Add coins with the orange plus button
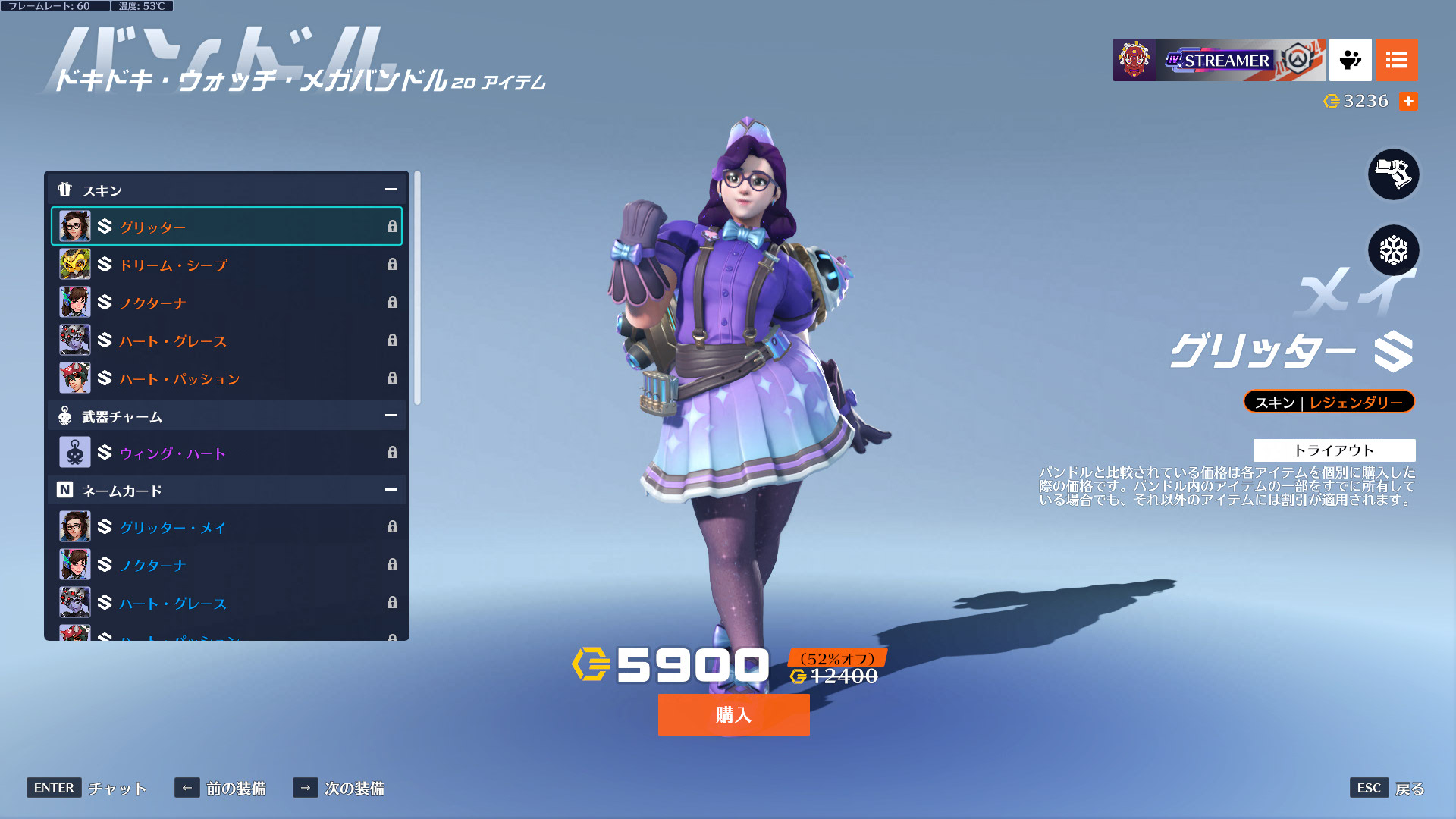Screen dimensions: 1456x819 tap(1408, 102)
